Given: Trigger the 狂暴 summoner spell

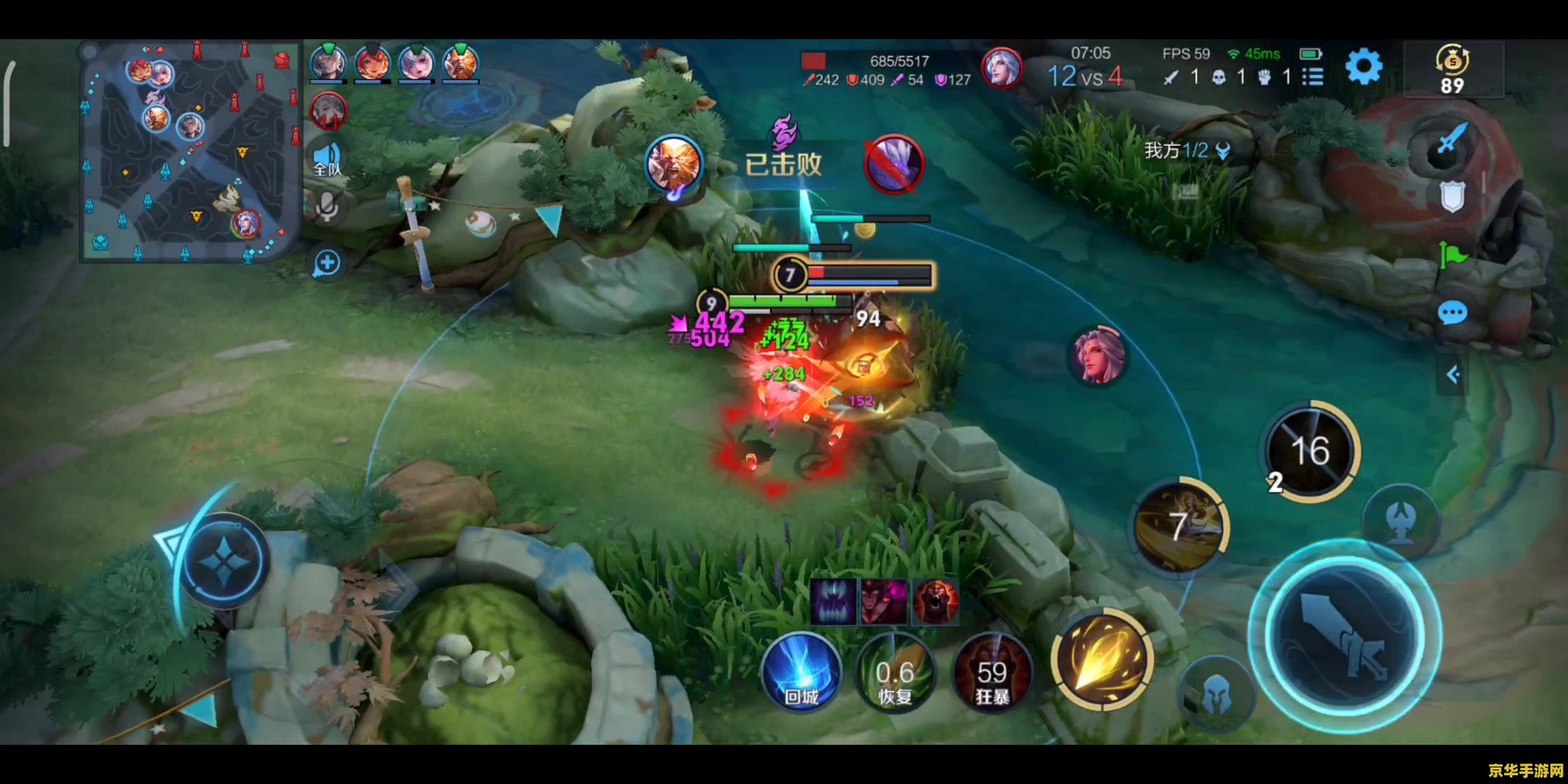Looking at the screenshot, I should click(x=992, y=671).
